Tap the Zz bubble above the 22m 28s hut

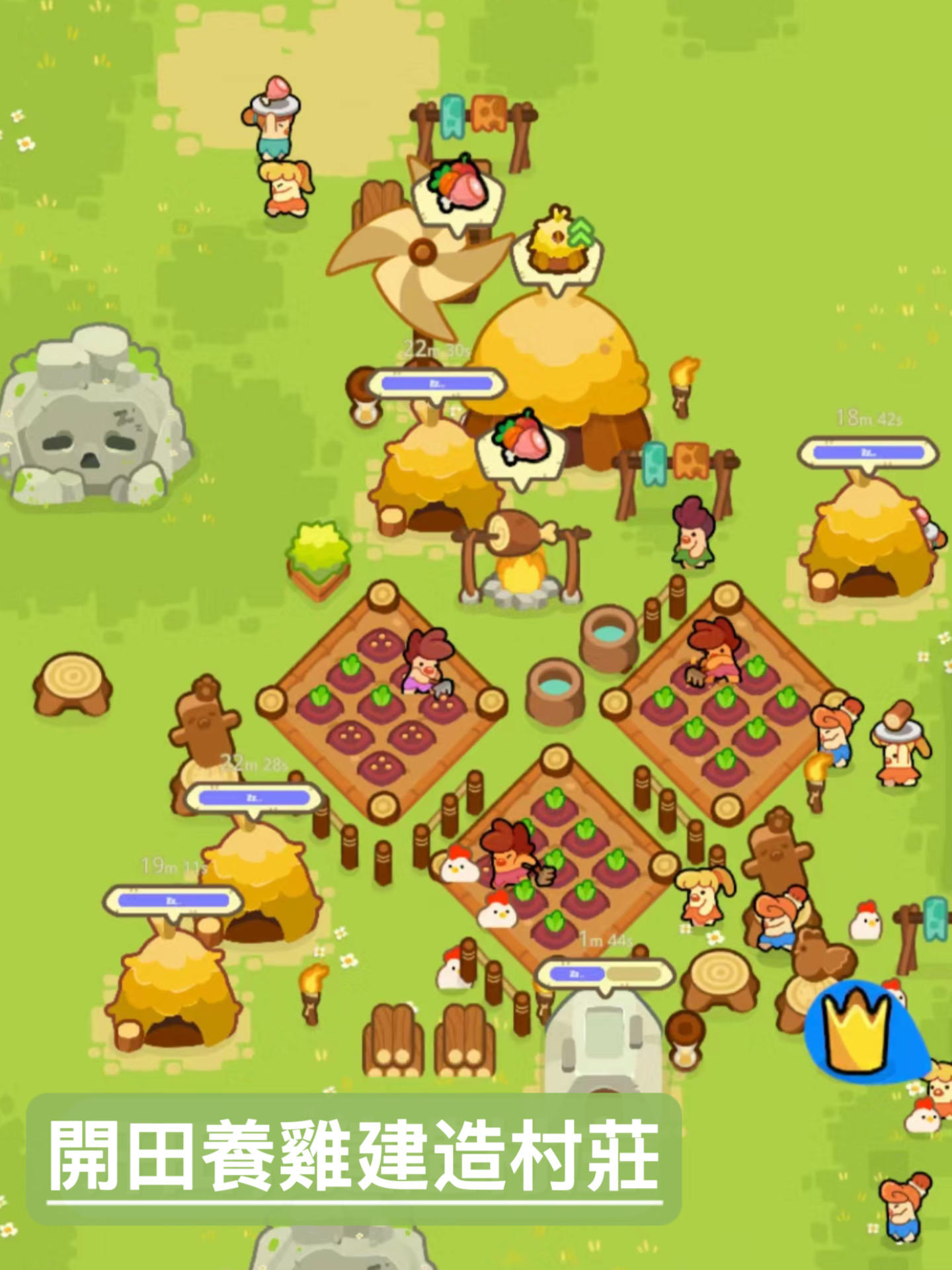[255, 797]
